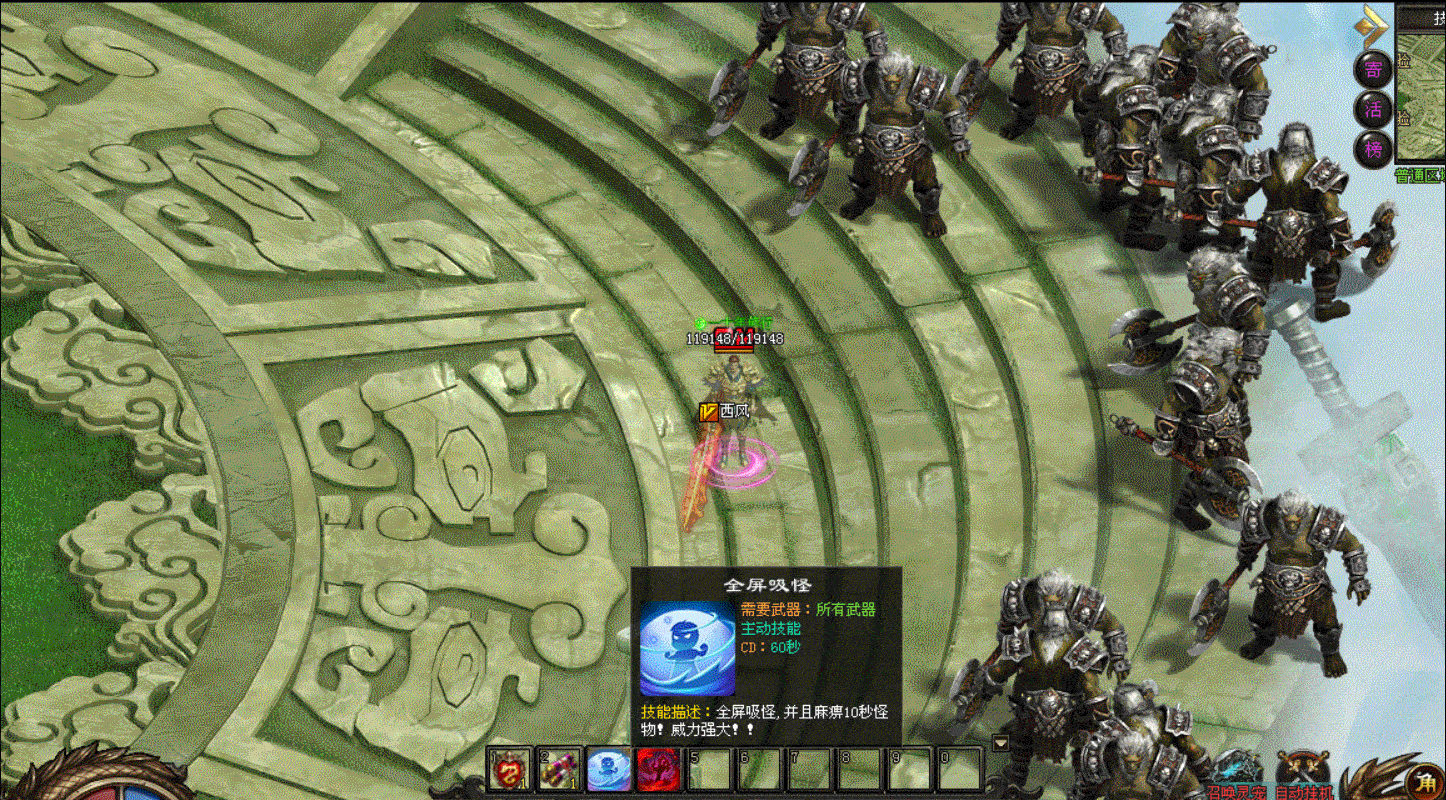Activate the red skill icon on the hotbar
This screenshot has height=800, width=1446.
[658, 770]
